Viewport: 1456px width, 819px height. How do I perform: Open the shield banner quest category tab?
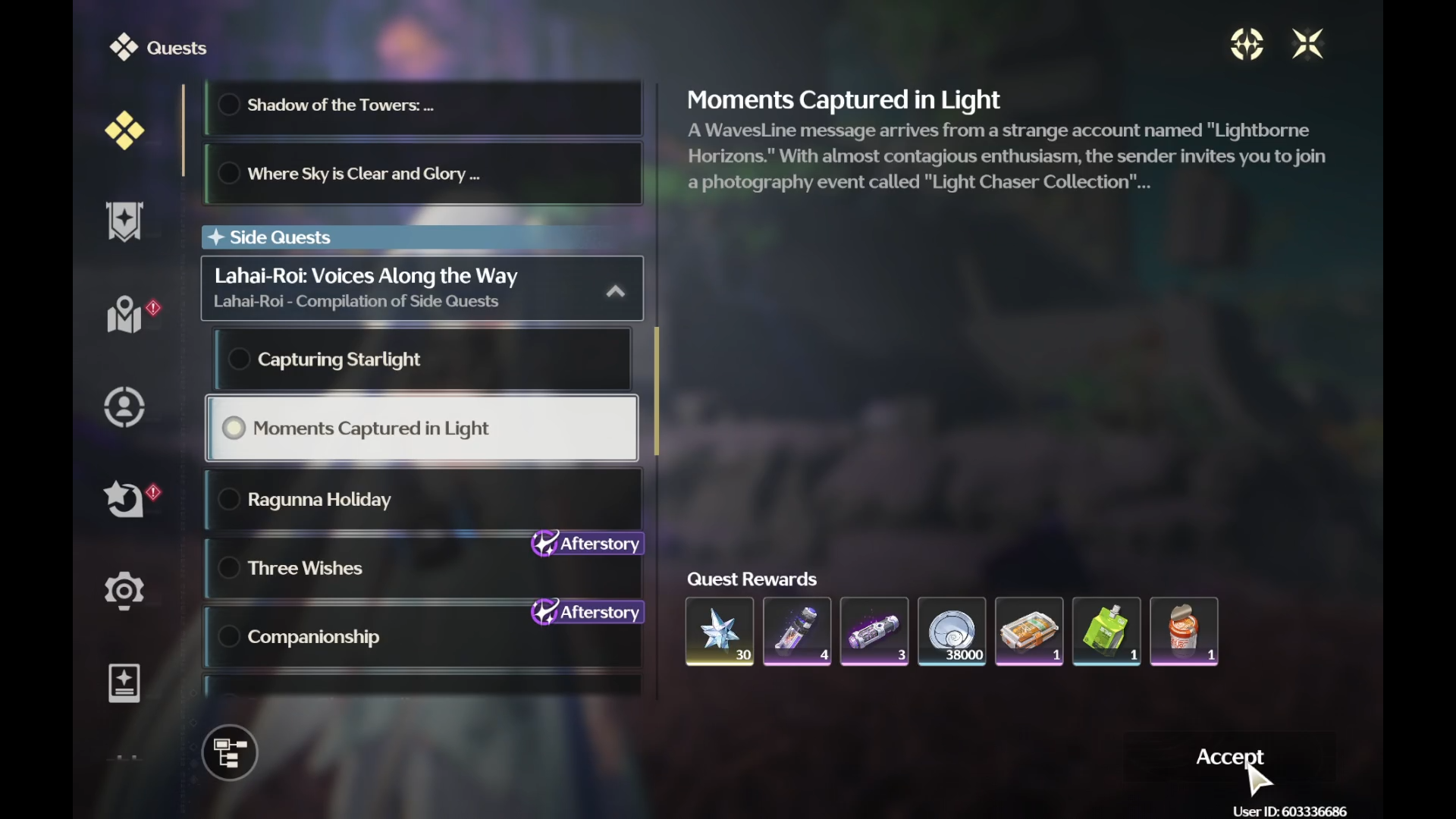124,221
